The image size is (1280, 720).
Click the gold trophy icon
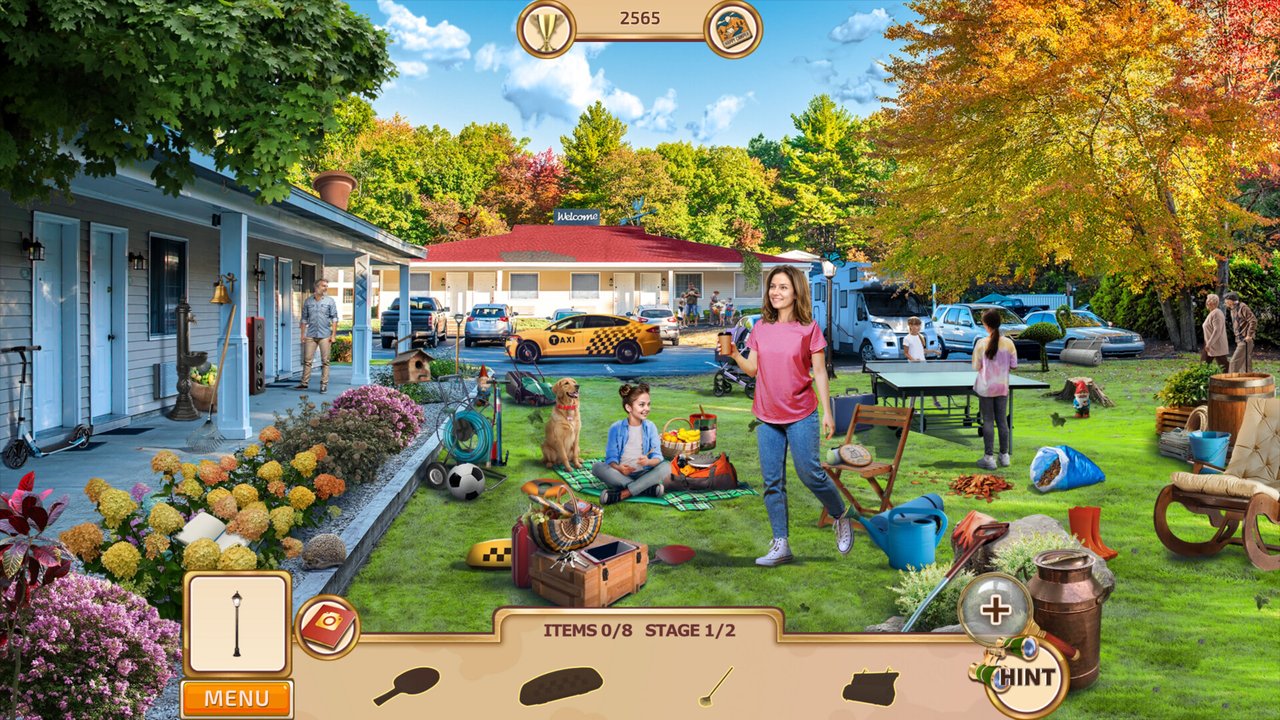tap(546, 28)
